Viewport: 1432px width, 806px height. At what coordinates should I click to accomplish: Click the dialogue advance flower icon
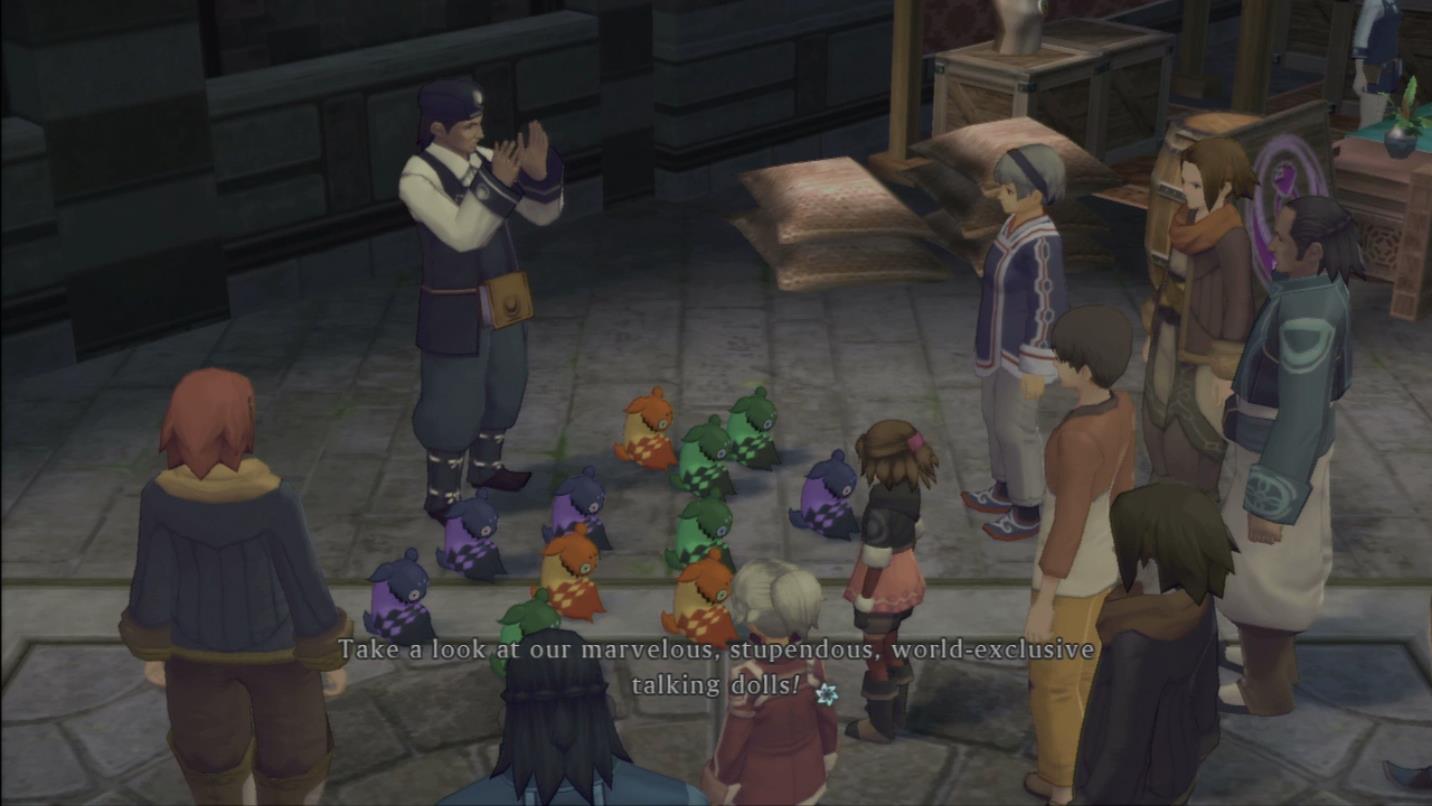pyautogui.click(x=826, y=692)
